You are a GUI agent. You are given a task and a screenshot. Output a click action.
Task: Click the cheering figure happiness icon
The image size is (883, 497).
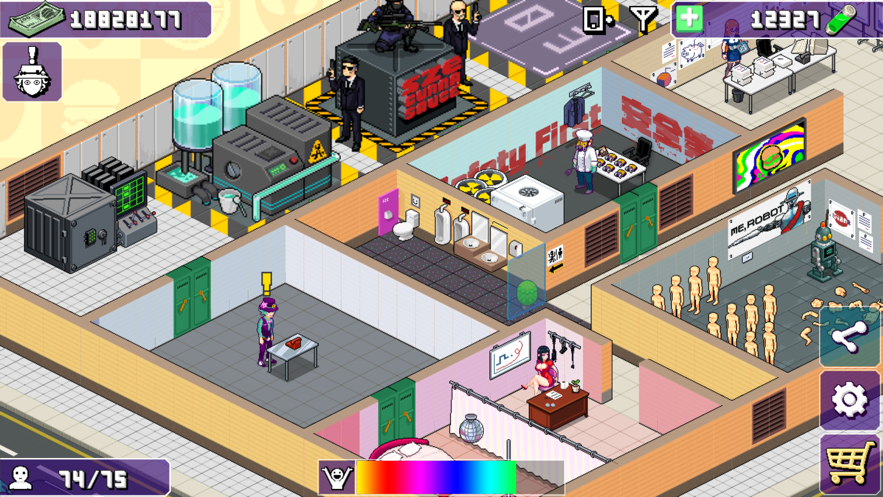pyautogui.click(x=337, y=477)
